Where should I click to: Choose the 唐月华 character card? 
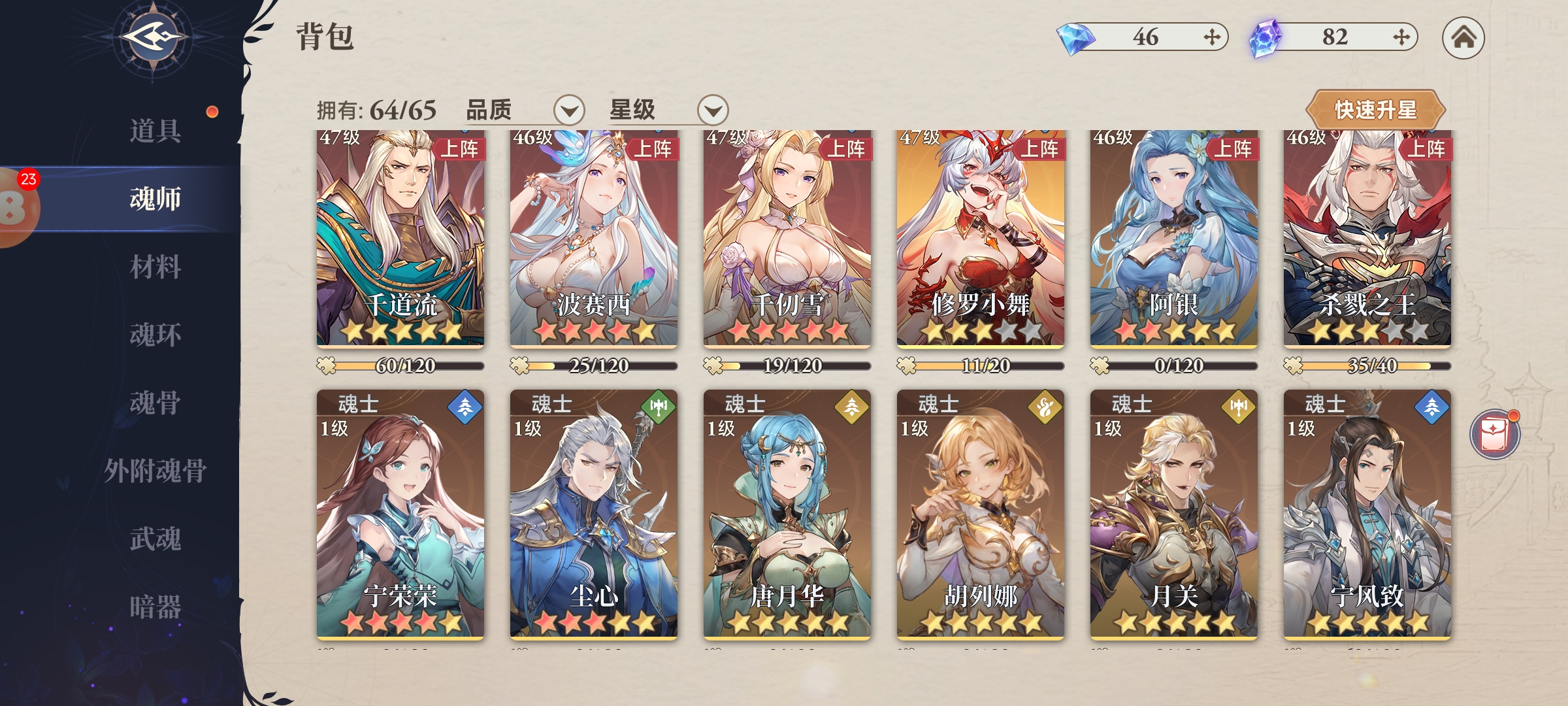[787, 513]
